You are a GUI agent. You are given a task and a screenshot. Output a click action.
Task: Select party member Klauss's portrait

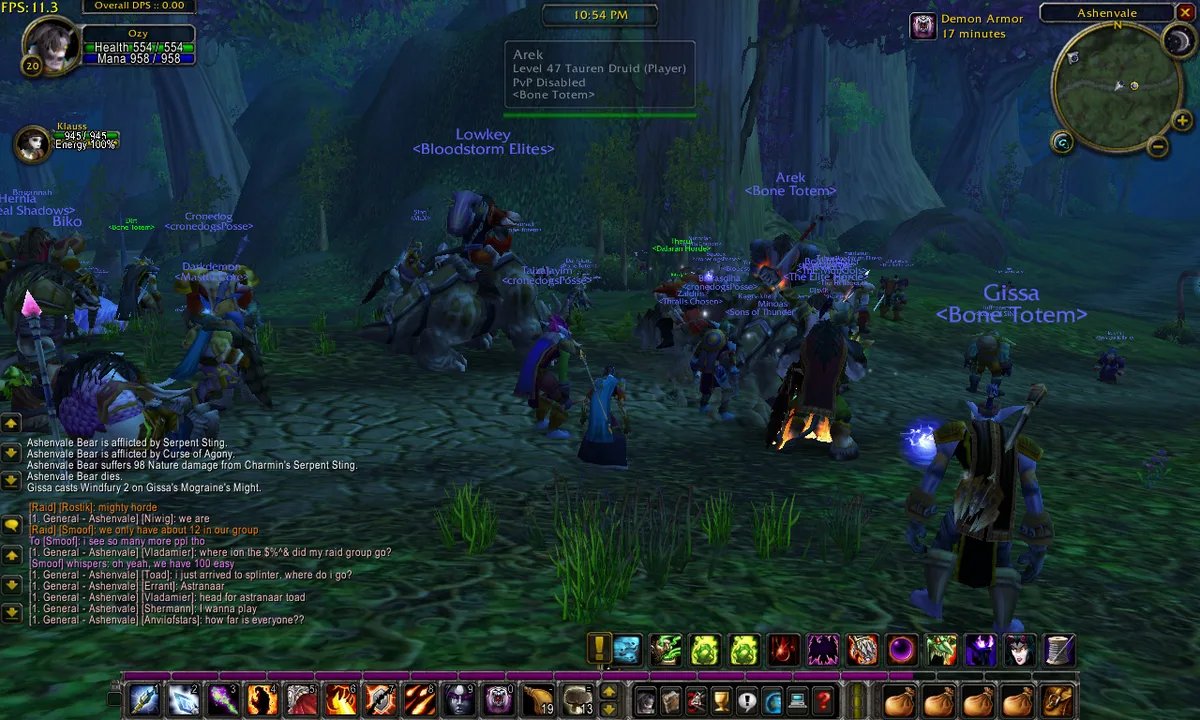click(34, 144)
